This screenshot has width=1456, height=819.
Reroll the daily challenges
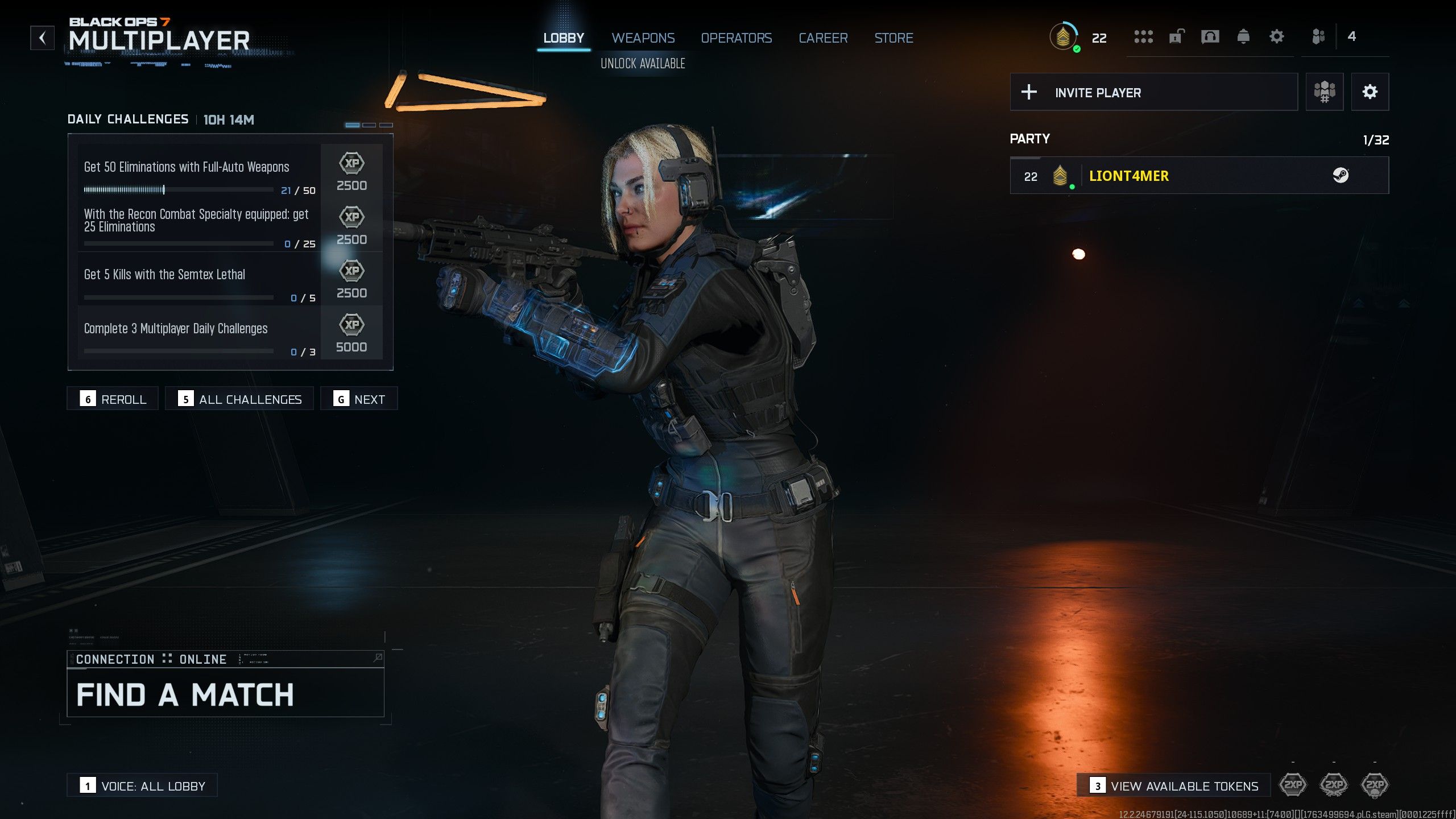coord(113,399)
